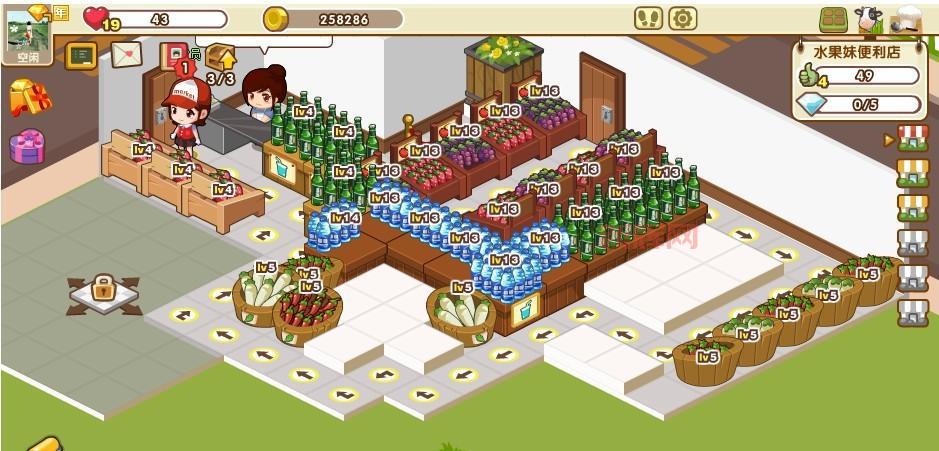Click the cow icon
The image size is (939, 451).
(868, 19)
